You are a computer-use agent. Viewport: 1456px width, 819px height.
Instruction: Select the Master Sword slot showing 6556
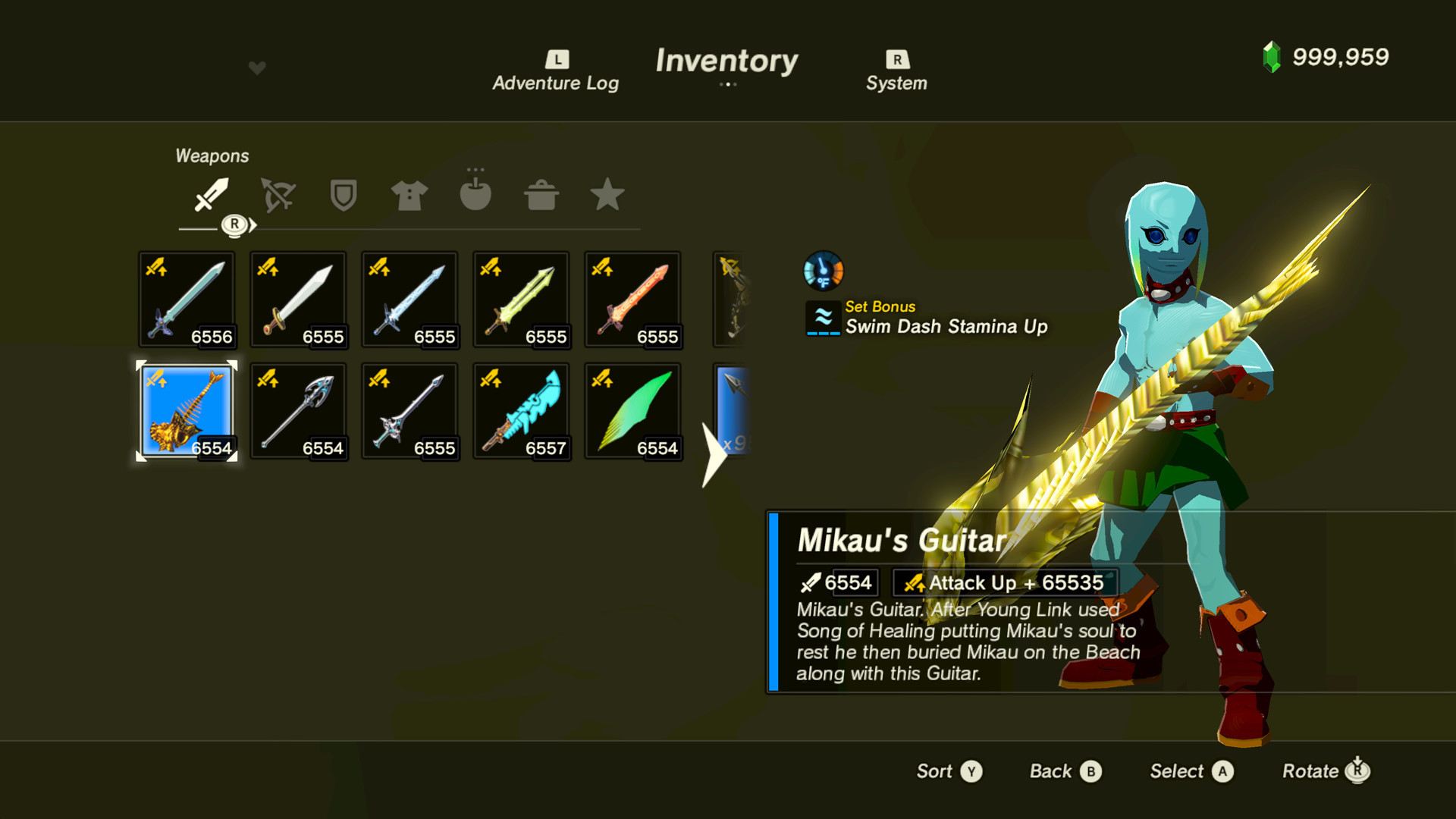[186, 299]
